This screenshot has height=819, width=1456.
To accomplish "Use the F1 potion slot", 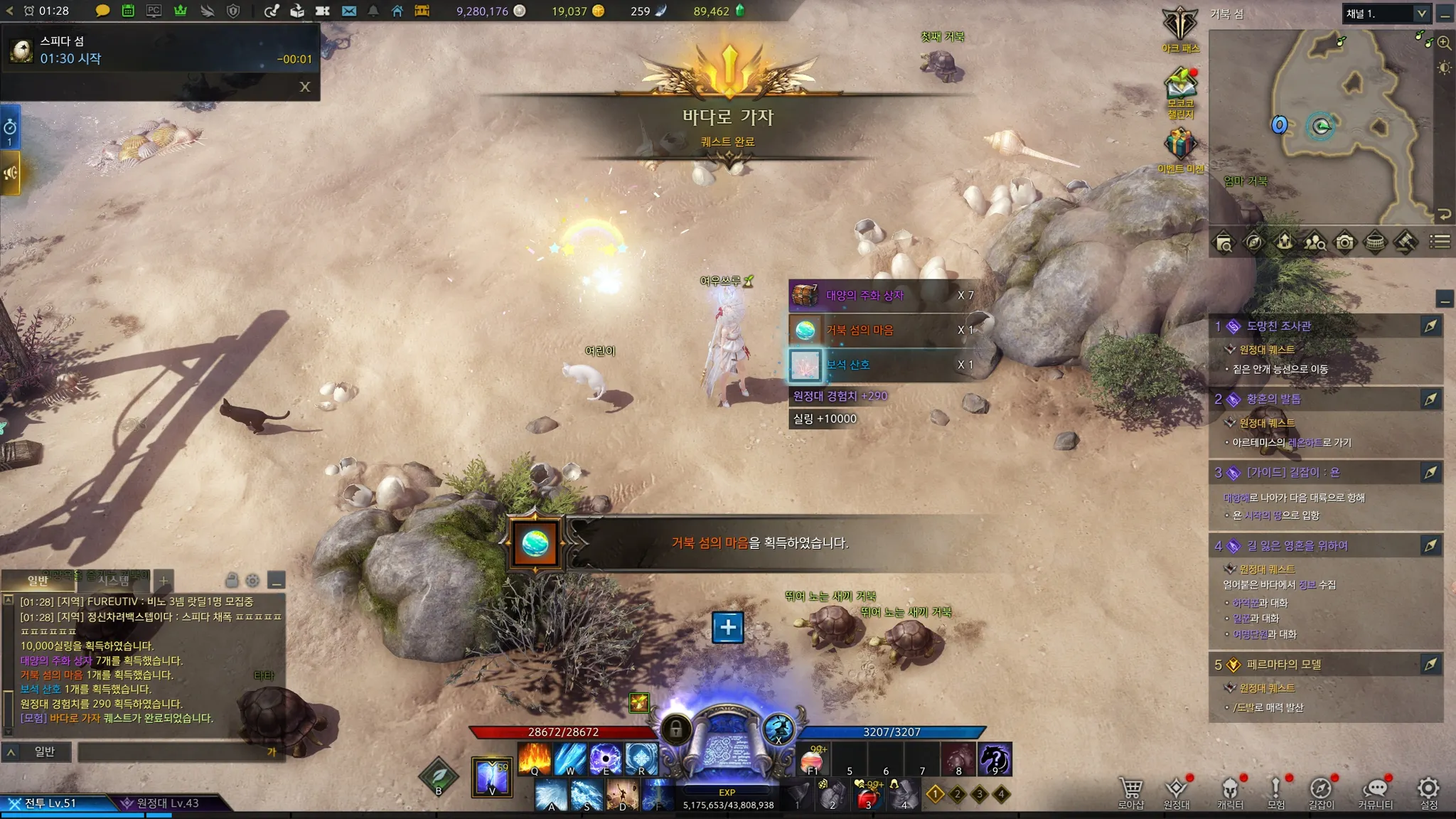I will click(x=812, y=759).
